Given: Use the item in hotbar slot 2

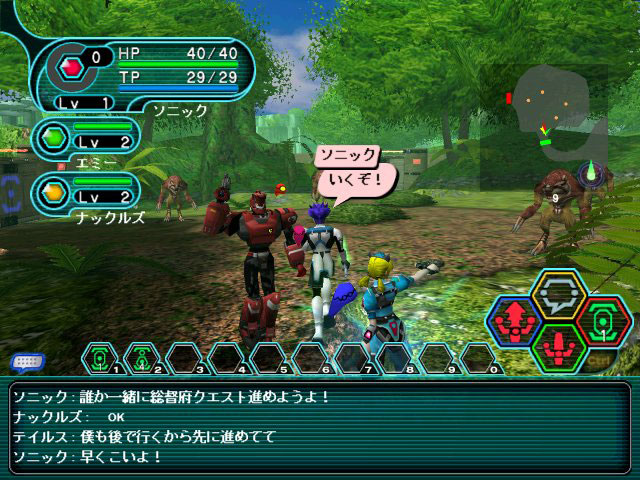Looking at the screenshot, I should 141,357.
